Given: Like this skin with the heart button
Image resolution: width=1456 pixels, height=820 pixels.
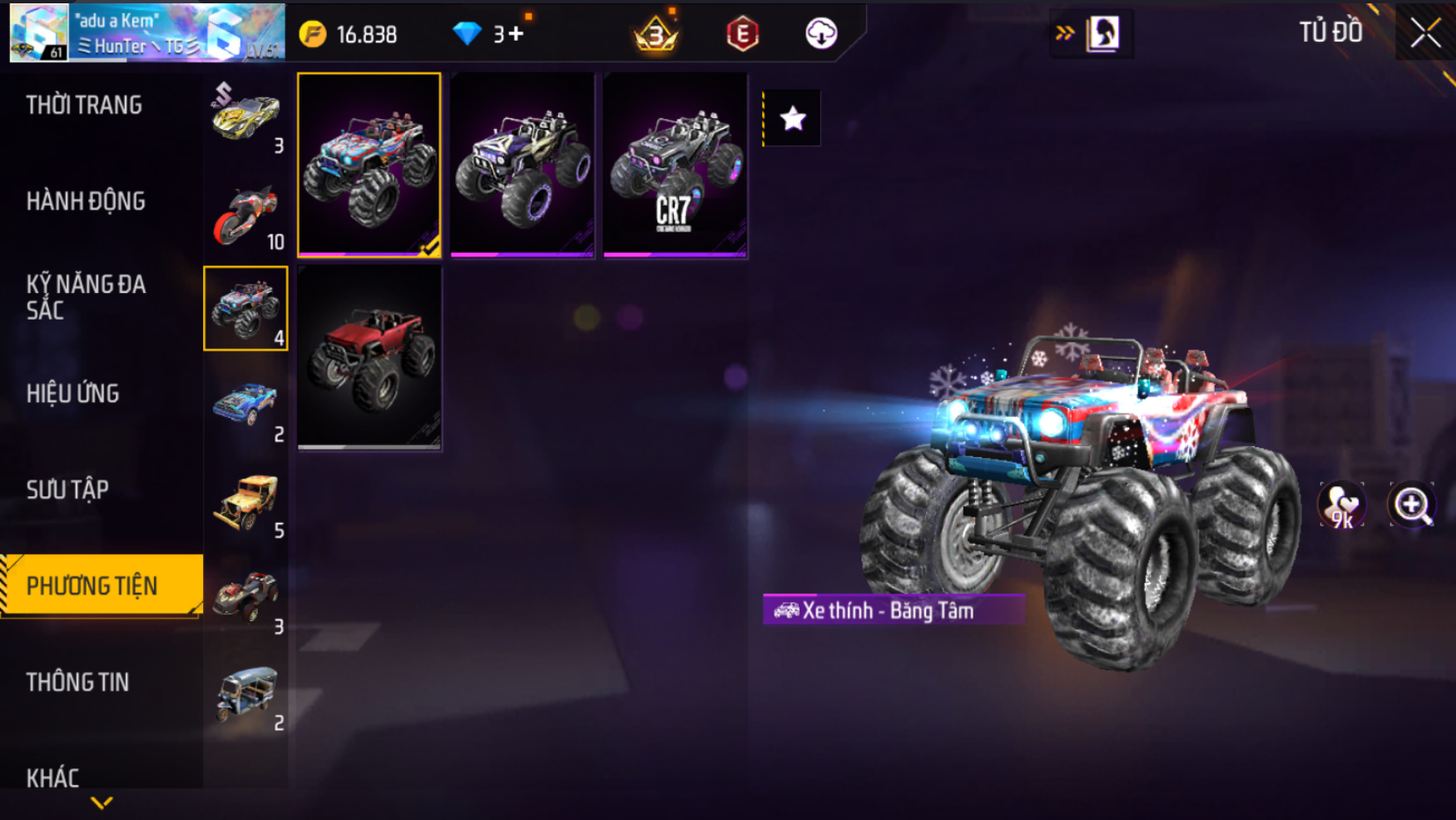Looking at the screenshot, I should click(x=1341, y=504).
